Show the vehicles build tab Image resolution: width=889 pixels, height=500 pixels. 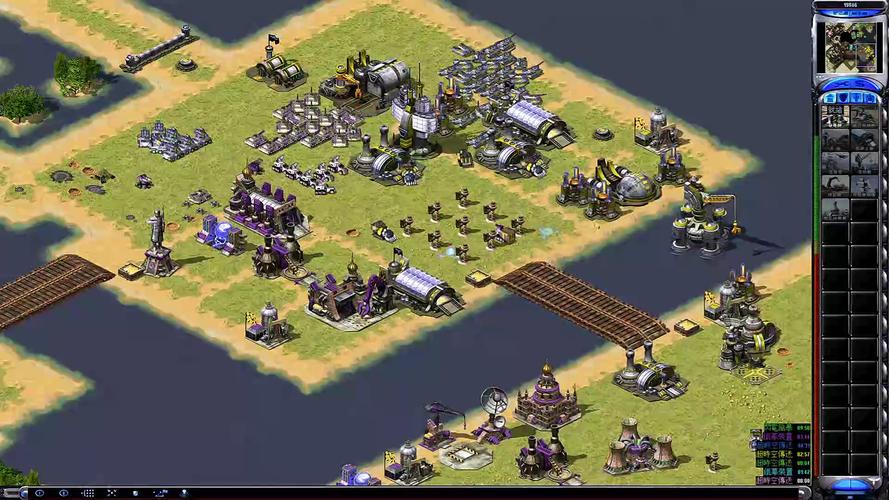click(x=871, y=98)
